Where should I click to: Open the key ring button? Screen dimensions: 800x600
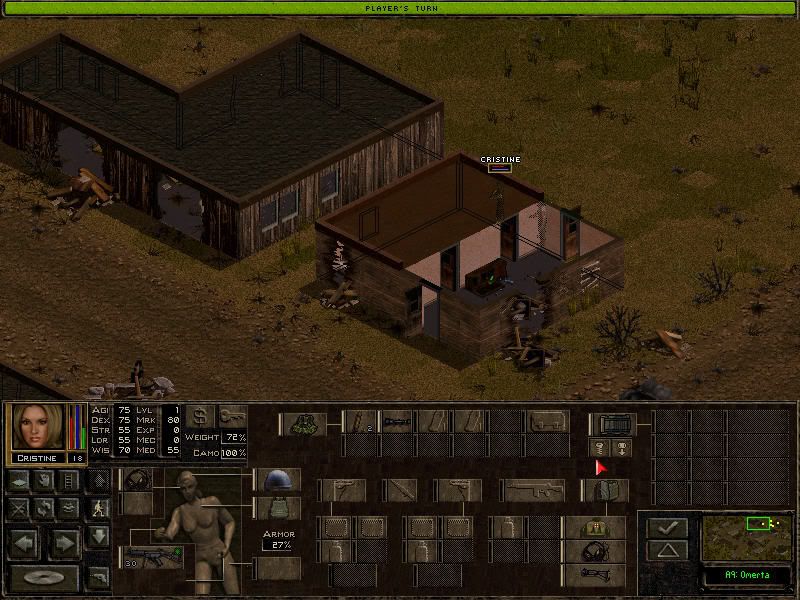[232, 416]
